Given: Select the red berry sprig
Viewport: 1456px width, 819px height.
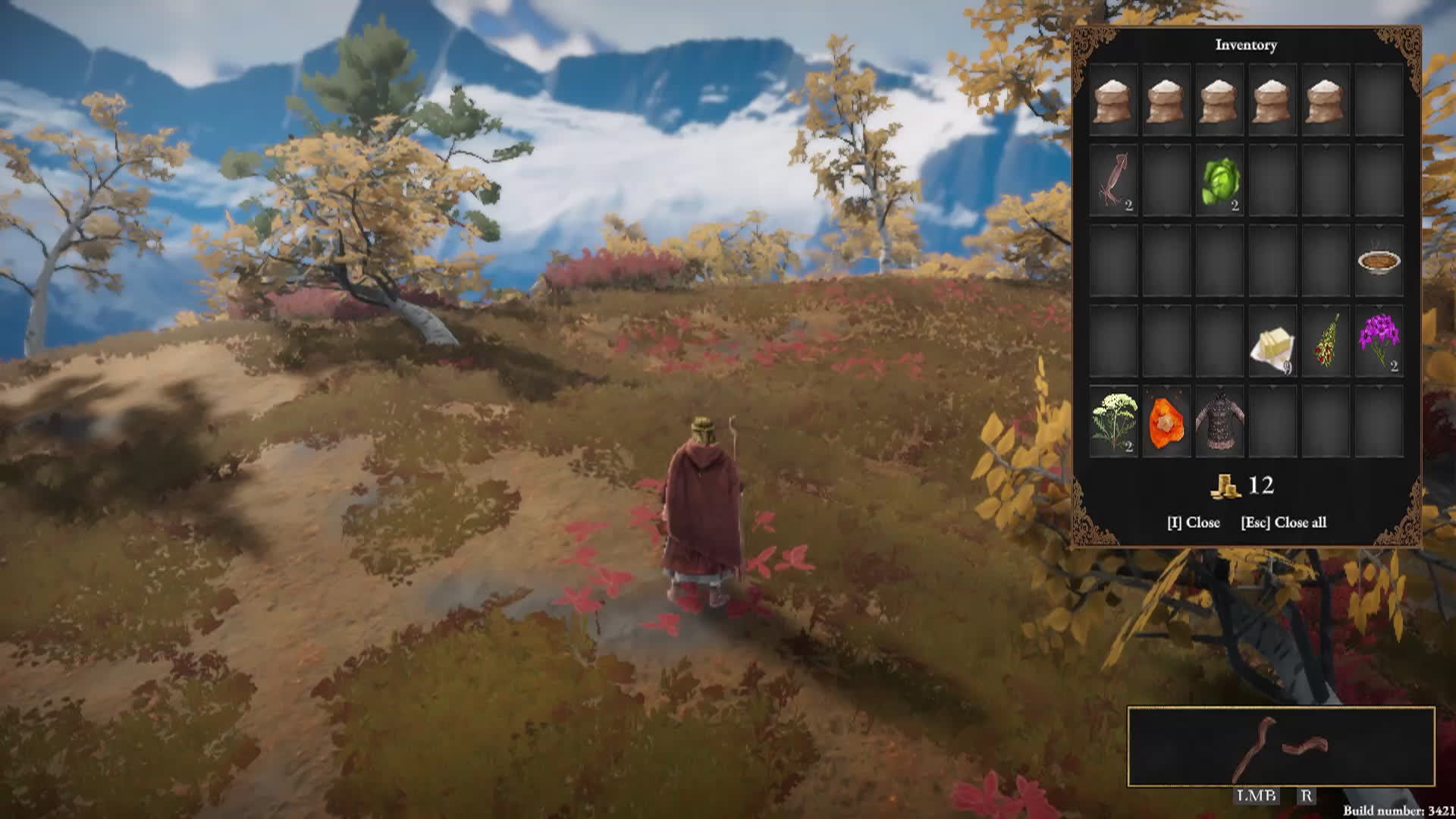Looking at the screenshot, I should pyautogui.click(x=1326, y=341).
